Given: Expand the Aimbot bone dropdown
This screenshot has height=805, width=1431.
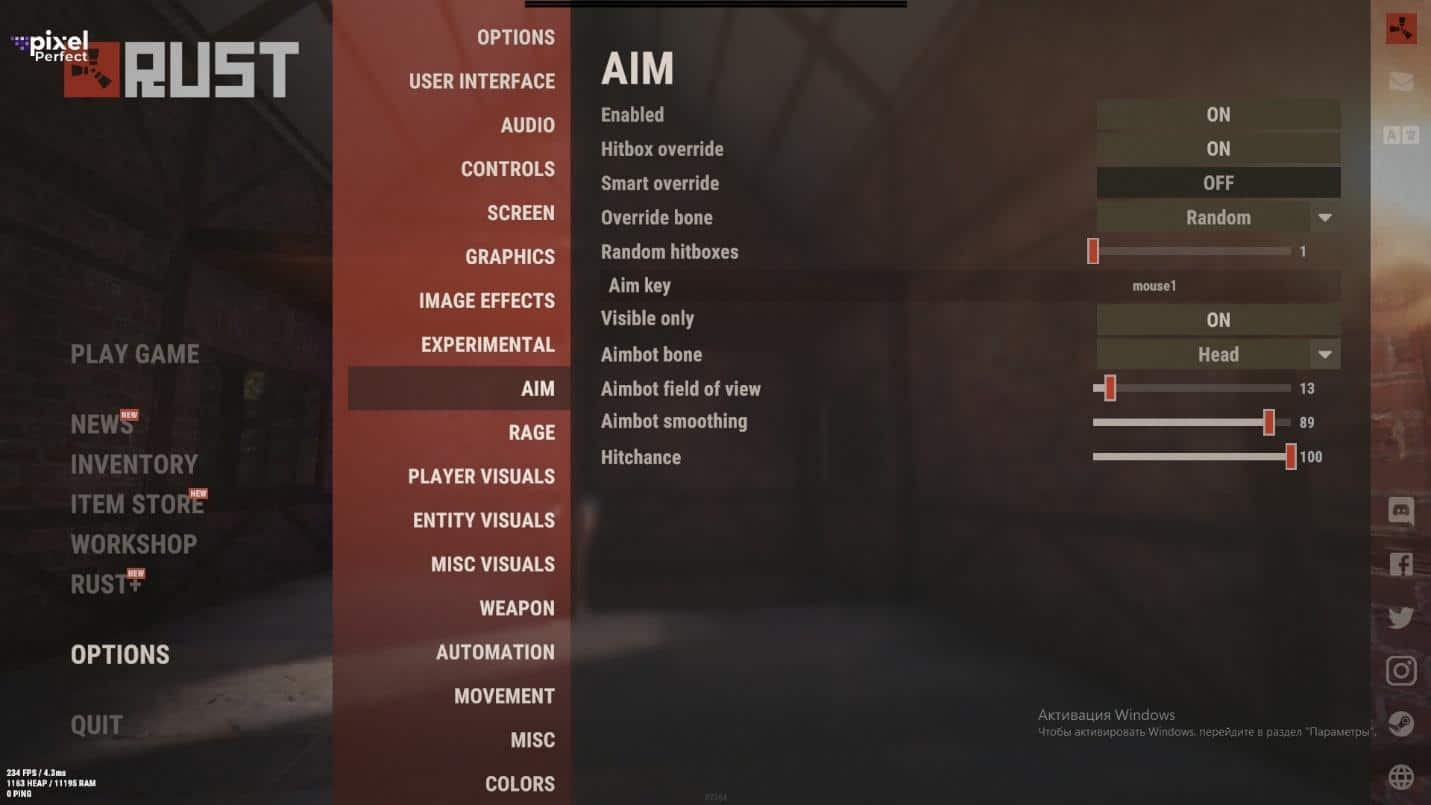Looking at the screenshot, I should pos(1325,354).
